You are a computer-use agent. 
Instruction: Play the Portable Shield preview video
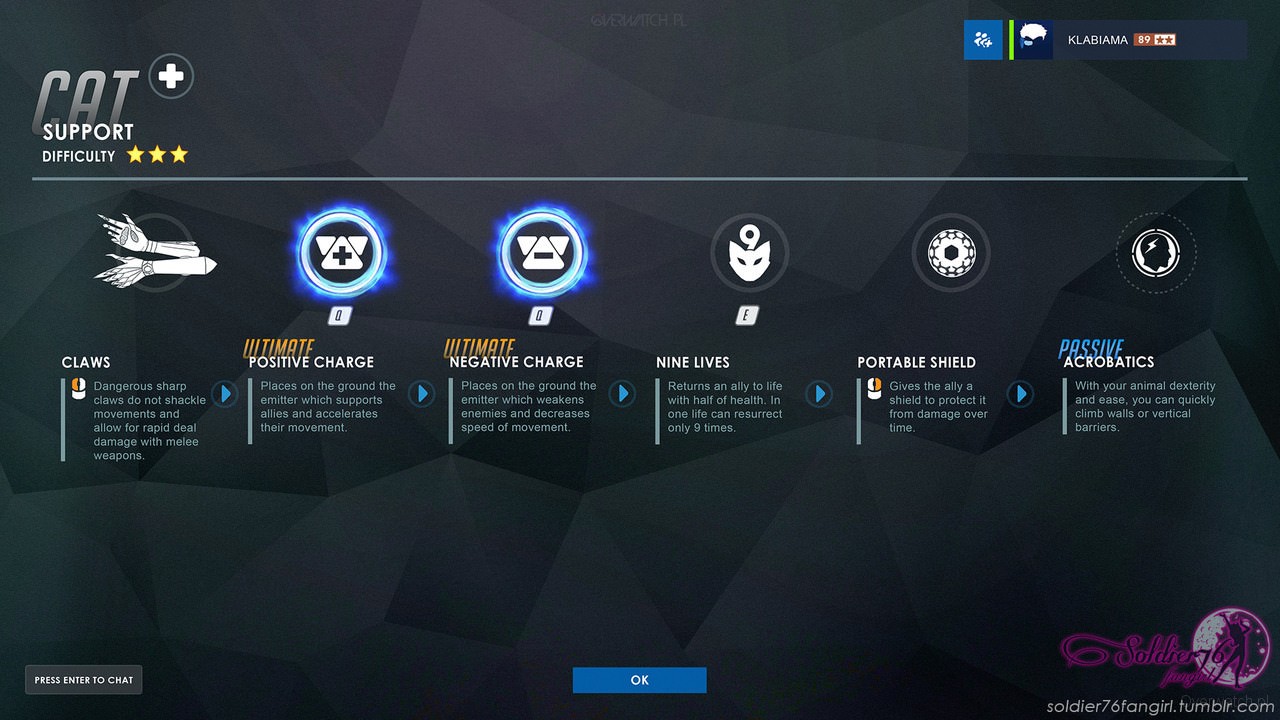point(1020,394)
